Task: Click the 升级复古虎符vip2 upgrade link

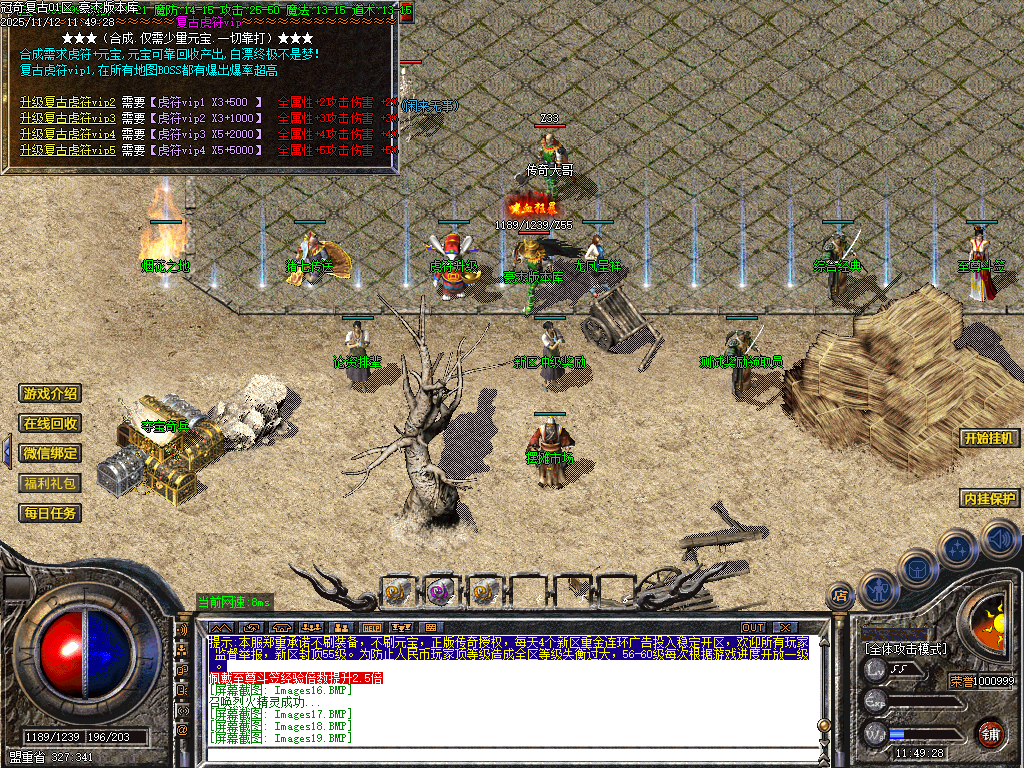Action: pyautogui.click(x=68, y=103)
